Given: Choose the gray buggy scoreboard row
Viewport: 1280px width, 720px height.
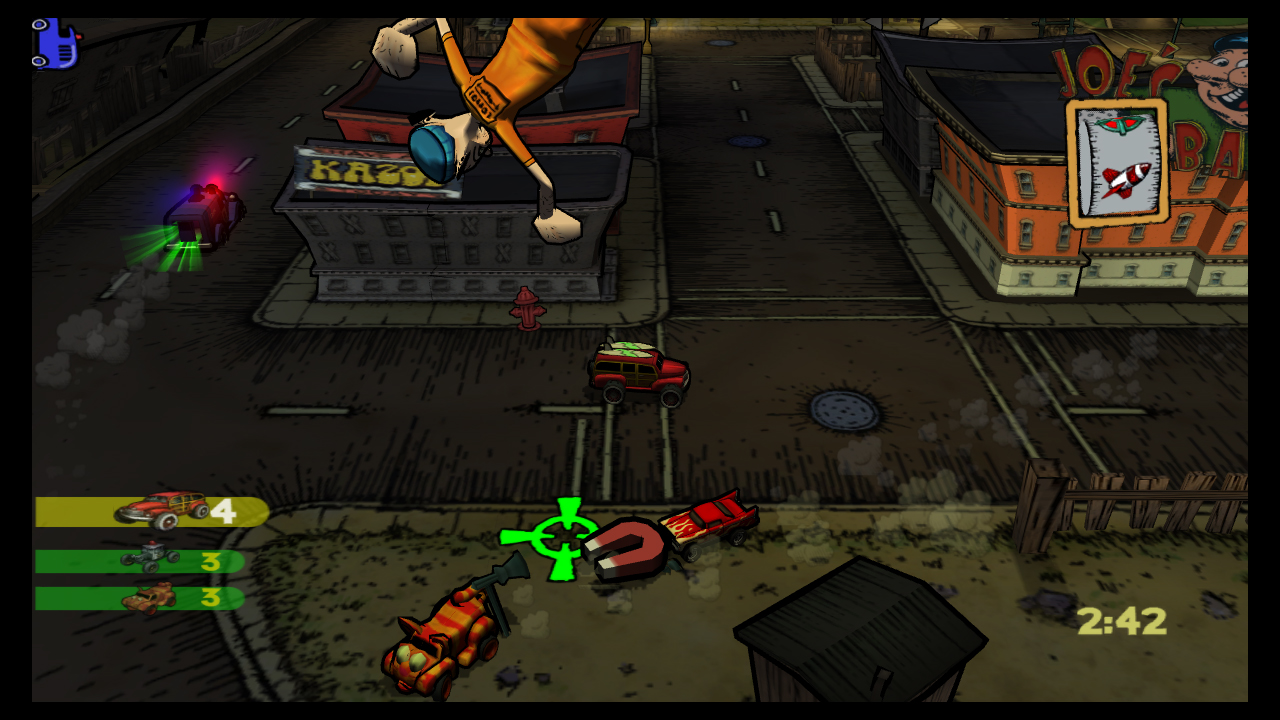Looking at the screenshot, I should [x=140, y=561].
